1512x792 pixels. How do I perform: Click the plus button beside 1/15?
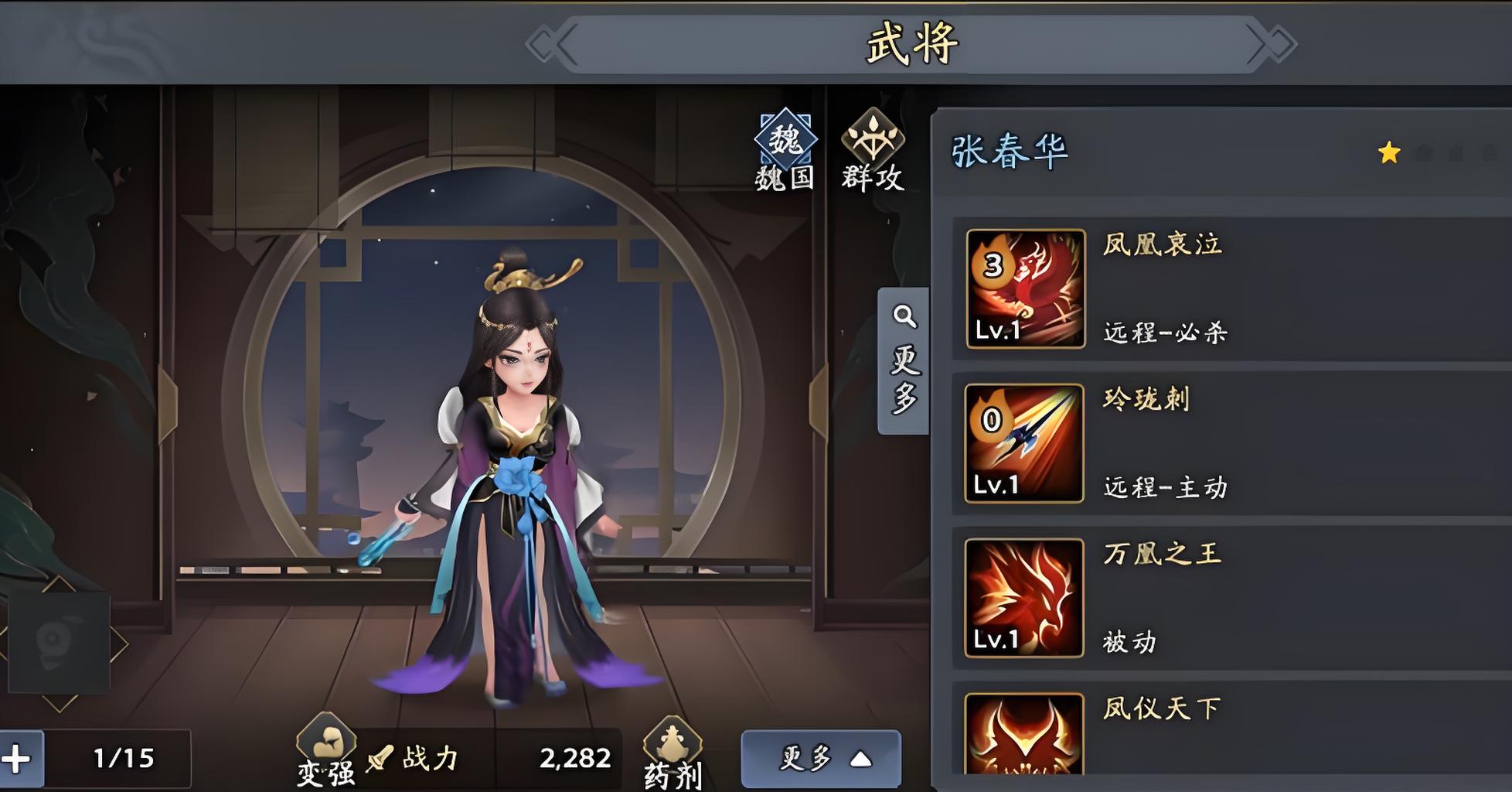[17, 759]
